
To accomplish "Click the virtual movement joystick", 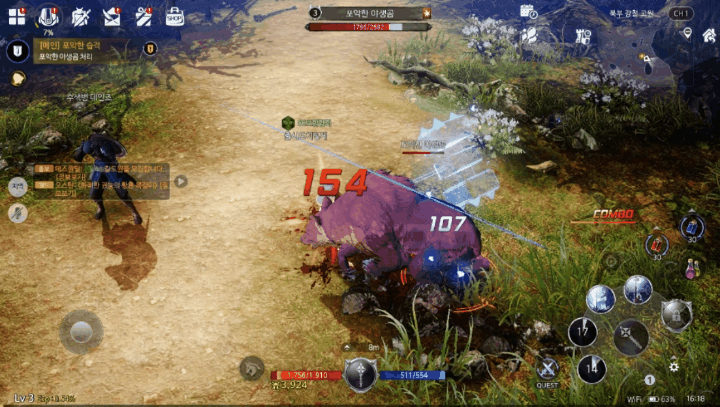I will 80,331.
